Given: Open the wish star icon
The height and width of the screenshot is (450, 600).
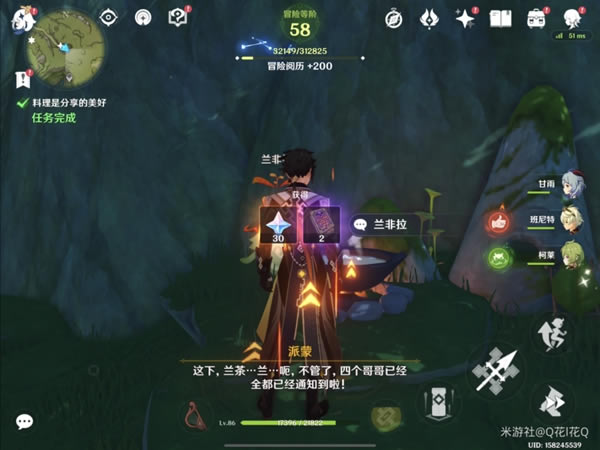Looking at the screenshot, I should [x=464, y=17].
